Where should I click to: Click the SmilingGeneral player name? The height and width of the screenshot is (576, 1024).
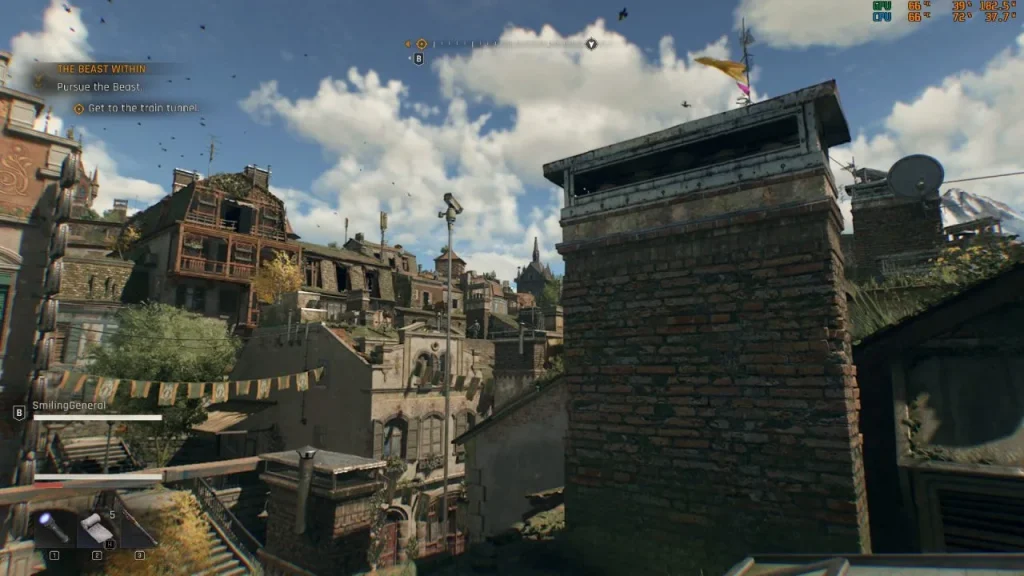(x=69, y=405)
